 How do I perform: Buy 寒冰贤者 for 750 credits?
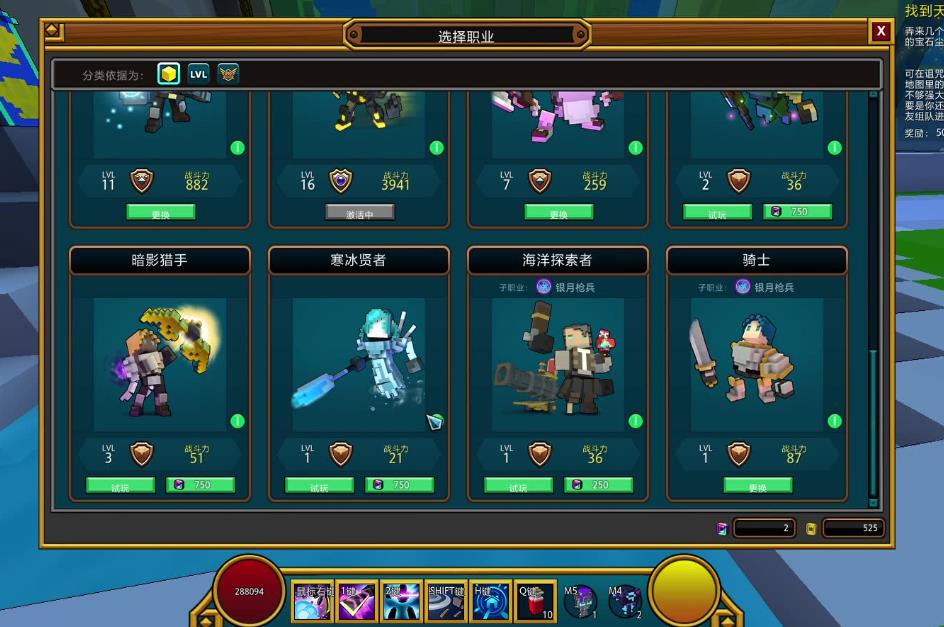coord(399,485)
